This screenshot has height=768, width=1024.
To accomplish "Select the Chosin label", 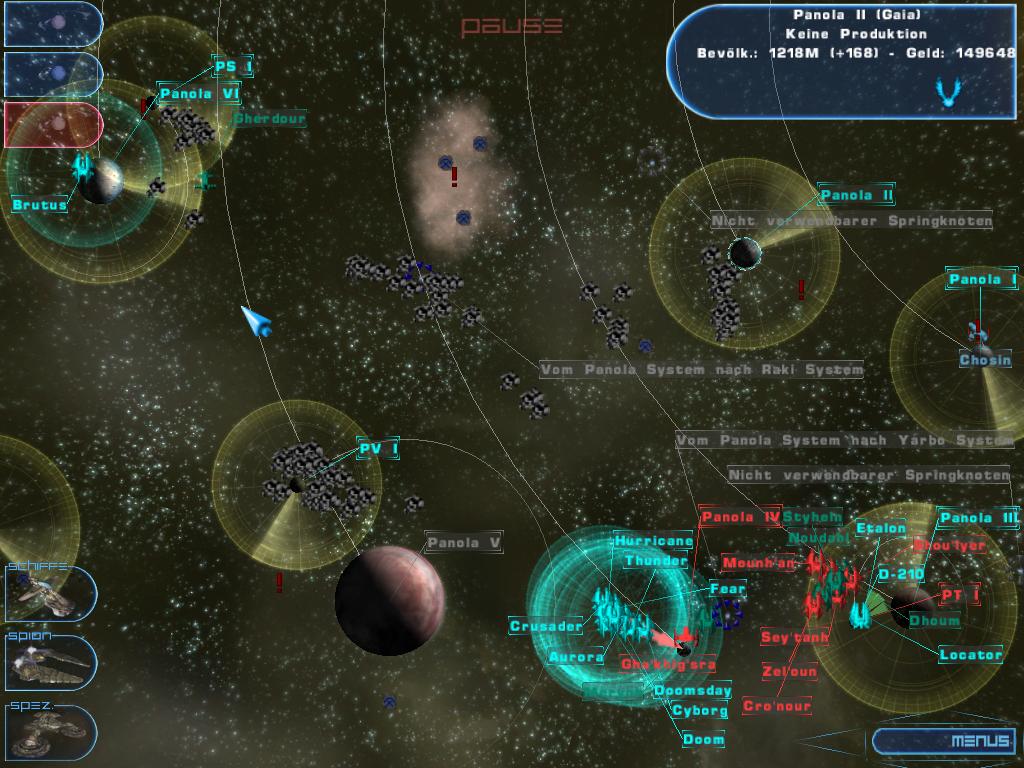I will (x=985, y=360).
